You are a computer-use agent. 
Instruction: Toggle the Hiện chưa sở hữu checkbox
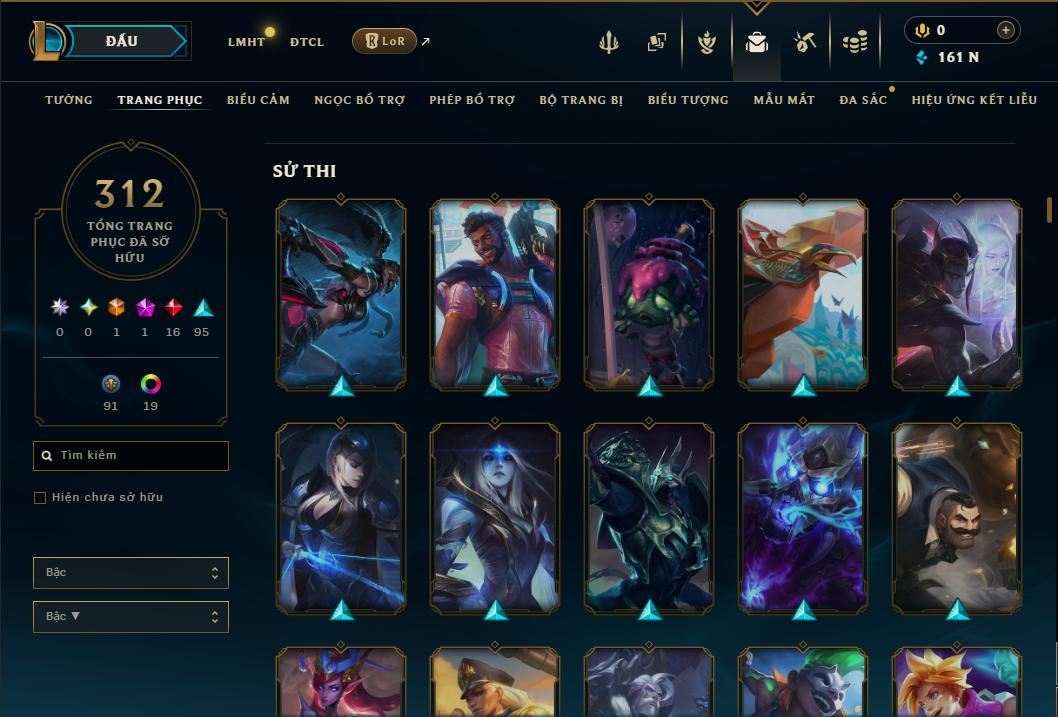click(x=40, y=498)
